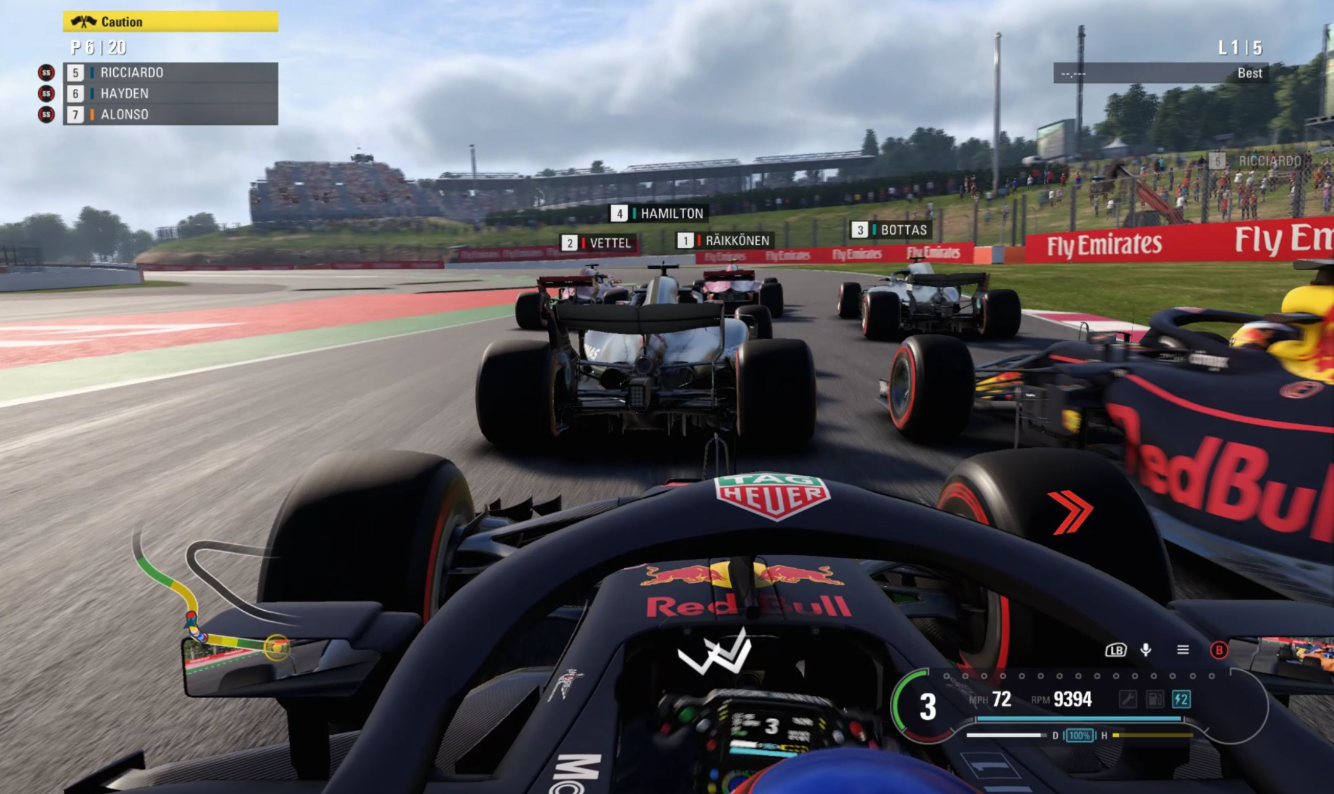1334x794 pixels.
Task: Click the supersoft tyre icon beside ALONSO
Action: [45, 114]
